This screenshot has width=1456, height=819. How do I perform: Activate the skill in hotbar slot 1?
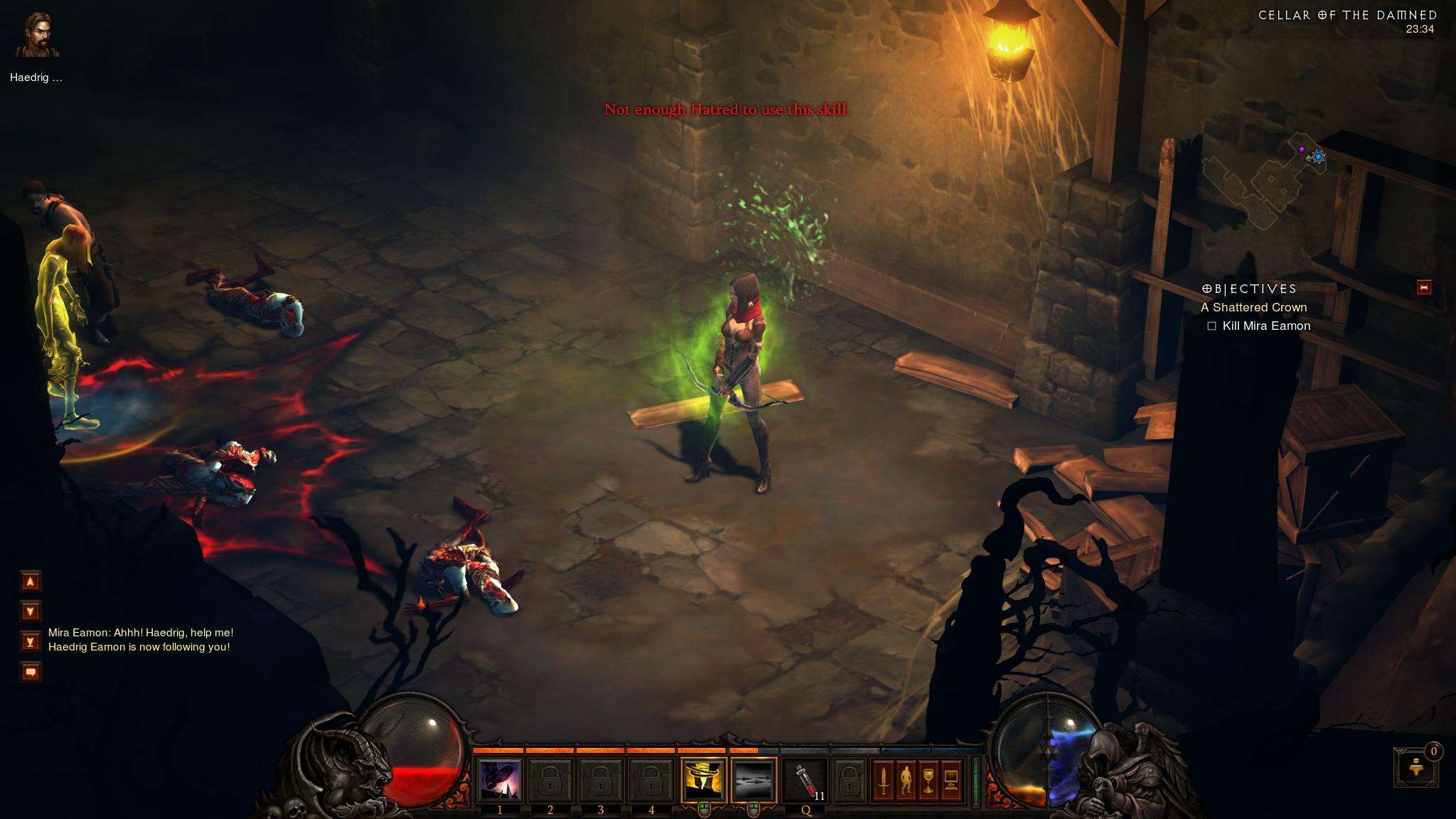pos(500,780)
